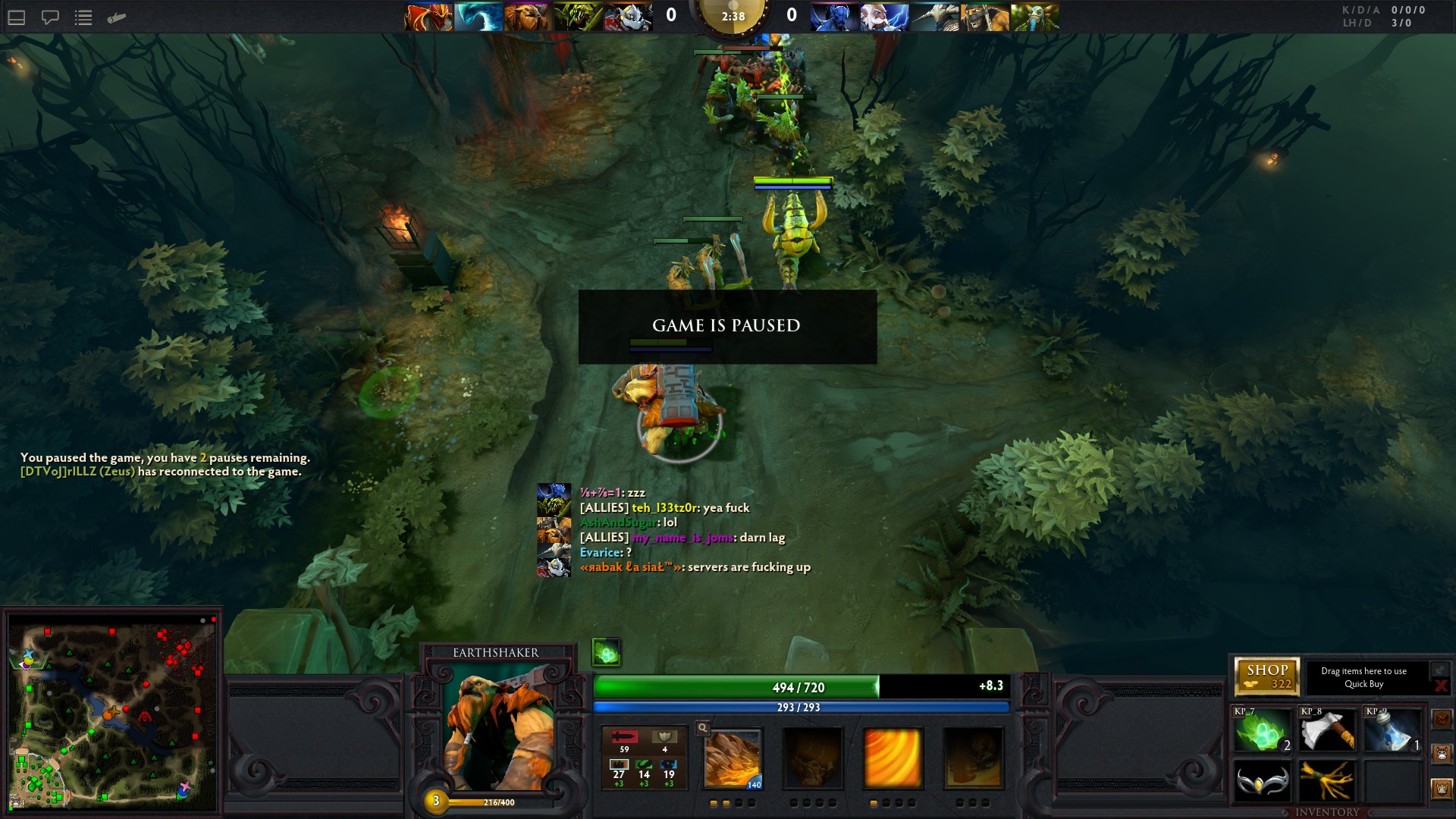
Task: Click Zeus portrait in top bar
Action: [x=884, y=17]
